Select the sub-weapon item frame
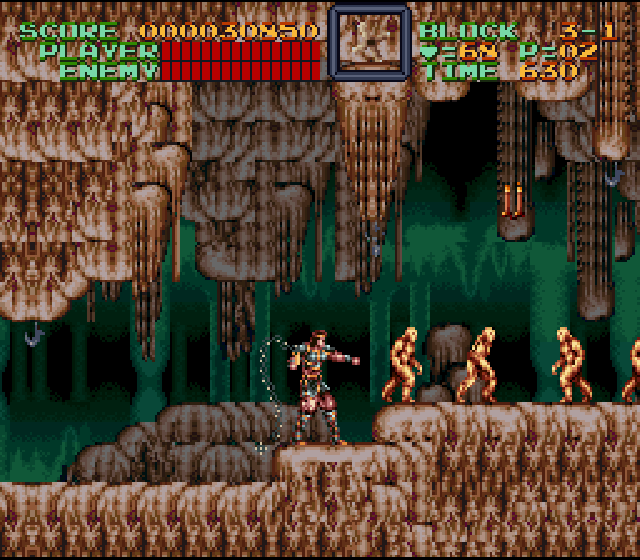Image resolution: width=640 pixels, height=560 pixels. pyautogui.click(x=369, y=43)
